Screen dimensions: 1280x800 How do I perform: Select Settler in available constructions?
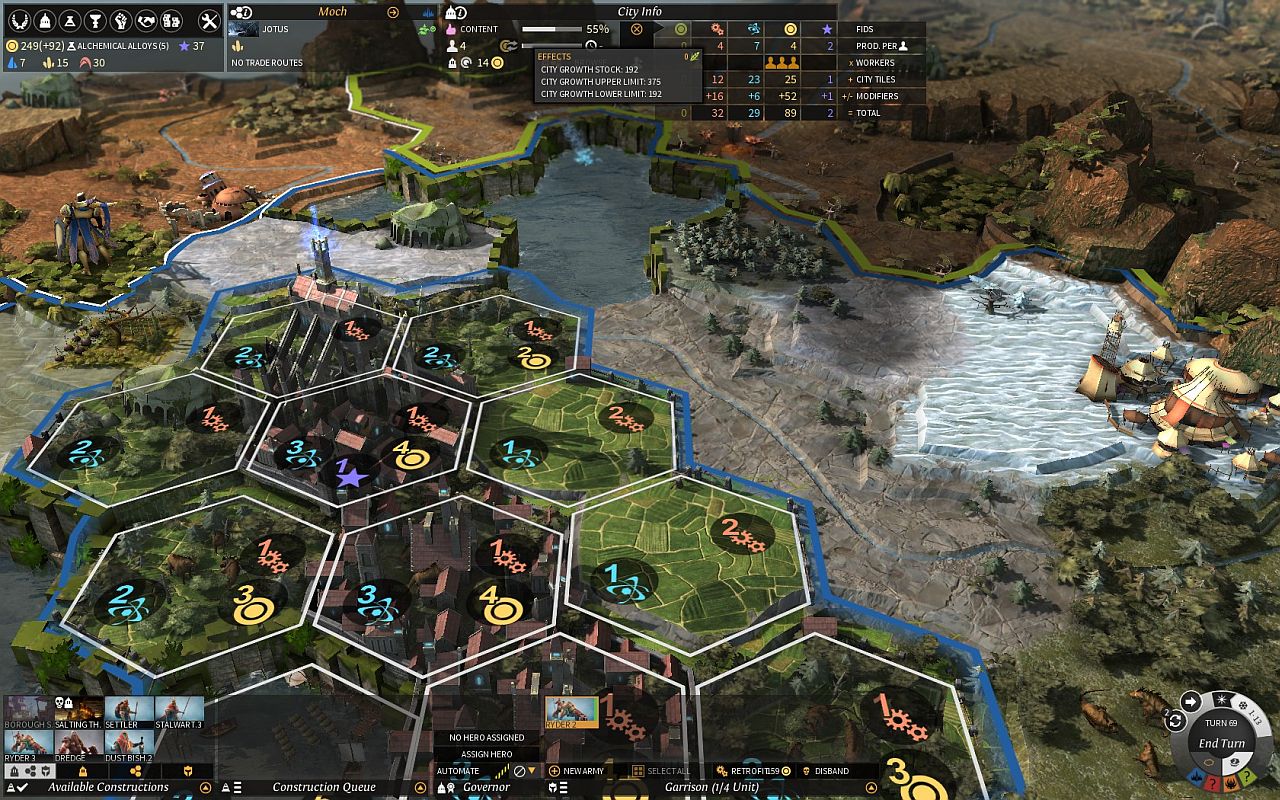128,711
